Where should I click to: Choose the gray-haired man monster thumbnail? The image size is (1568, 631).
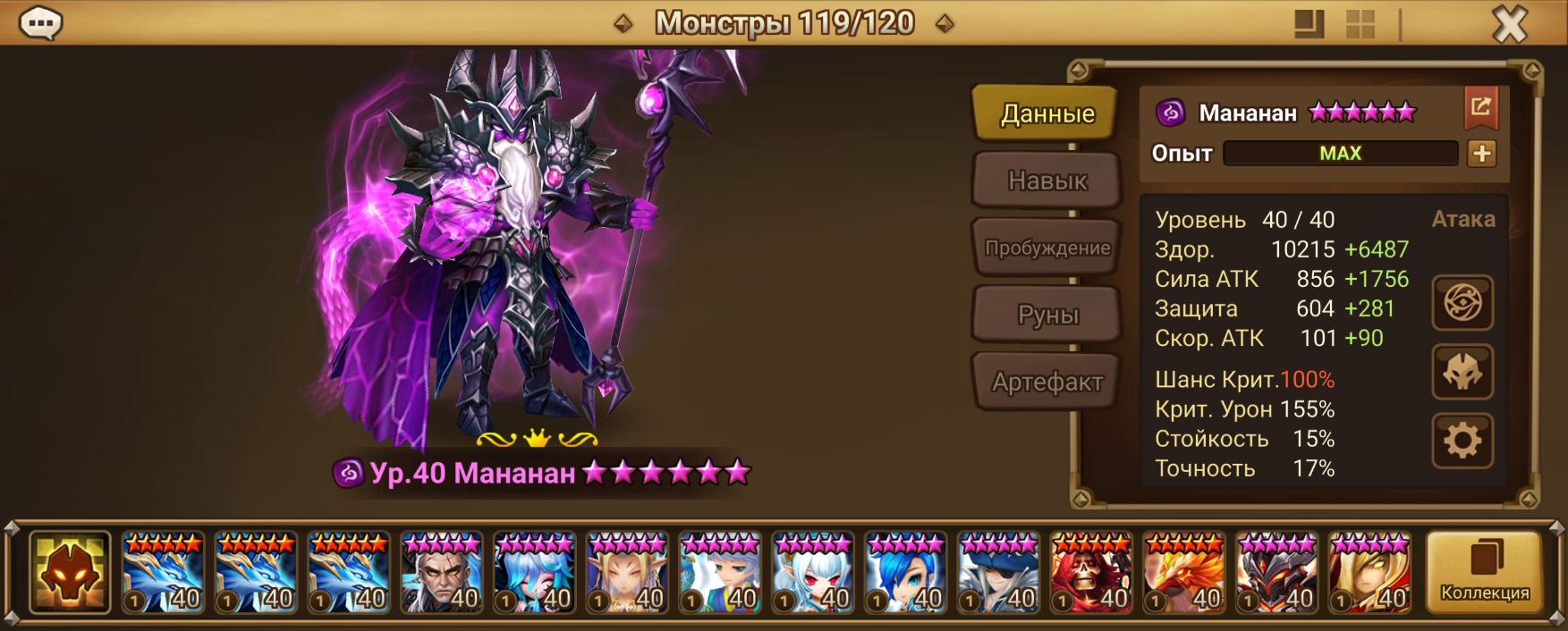tap(442, 572)
